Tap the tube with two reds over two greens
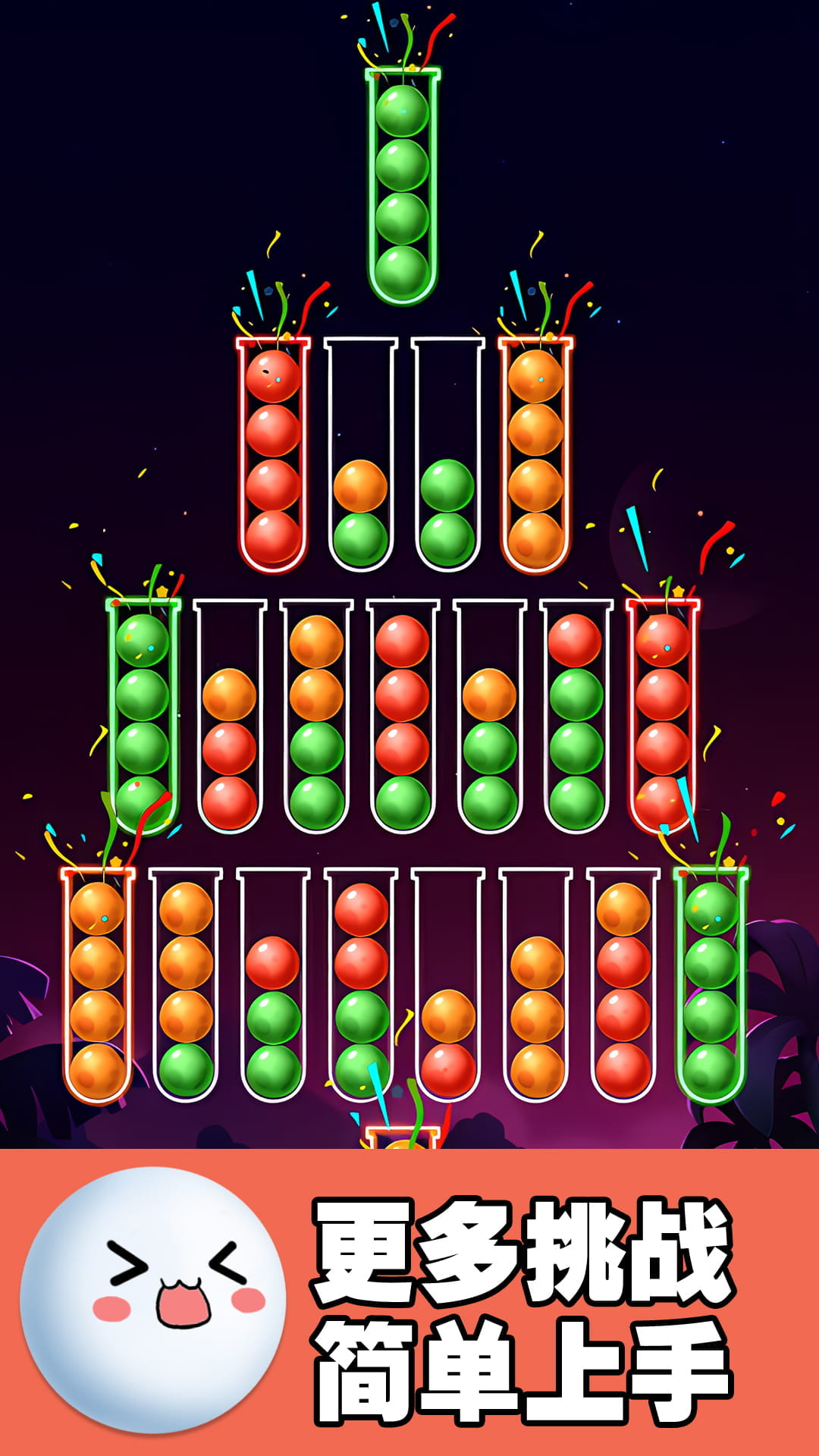 361,984
